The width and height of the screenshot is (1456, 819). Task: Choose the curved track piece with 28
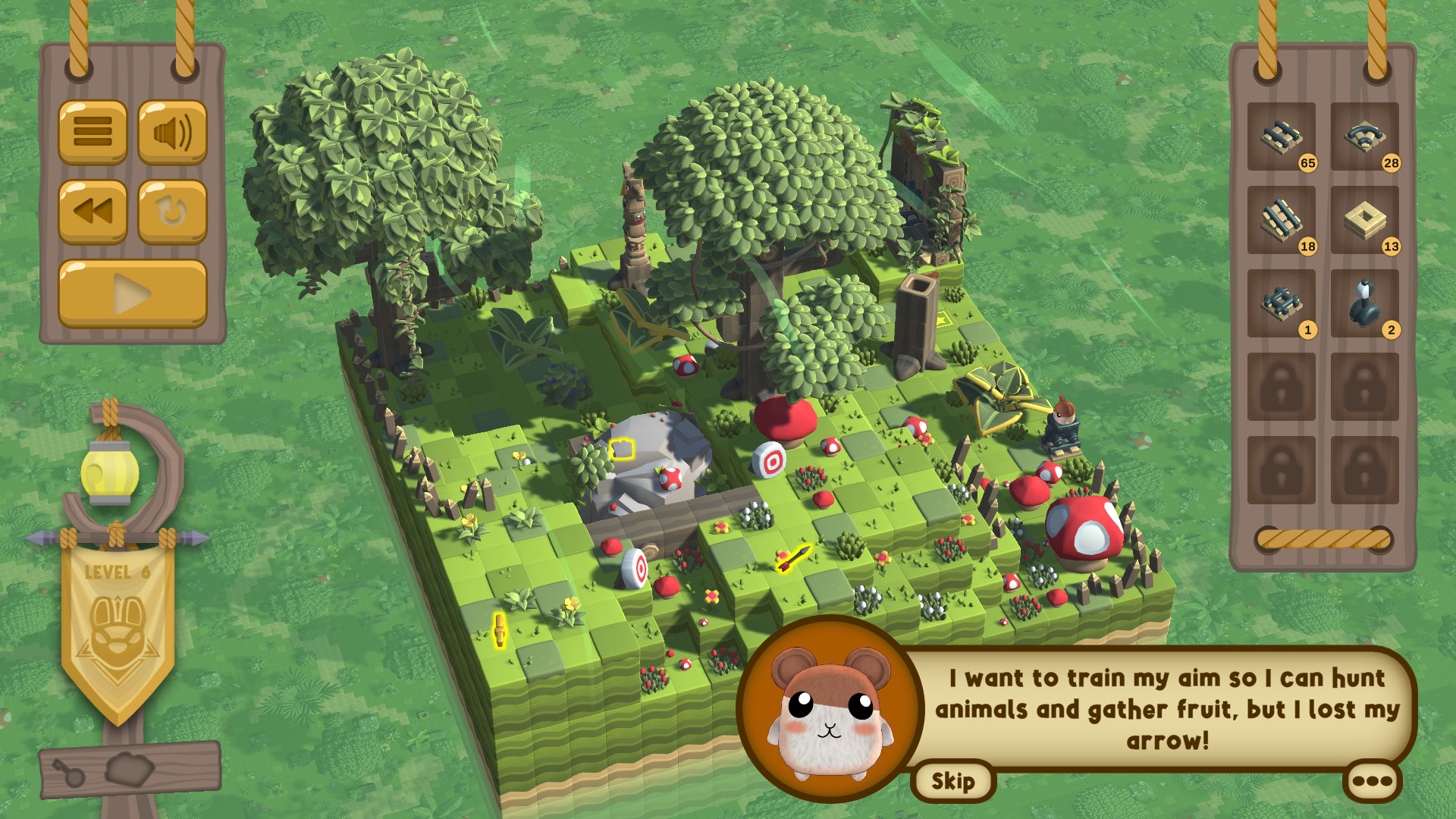pyautogui.click(x=1365, y=136)
